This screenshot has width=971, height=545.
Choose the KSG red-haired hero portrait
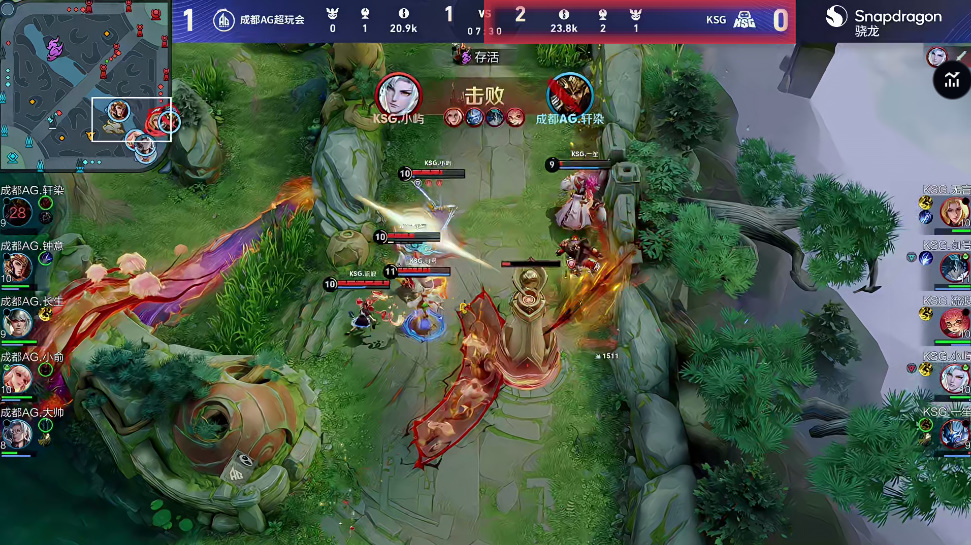click(x=955, y=322)
